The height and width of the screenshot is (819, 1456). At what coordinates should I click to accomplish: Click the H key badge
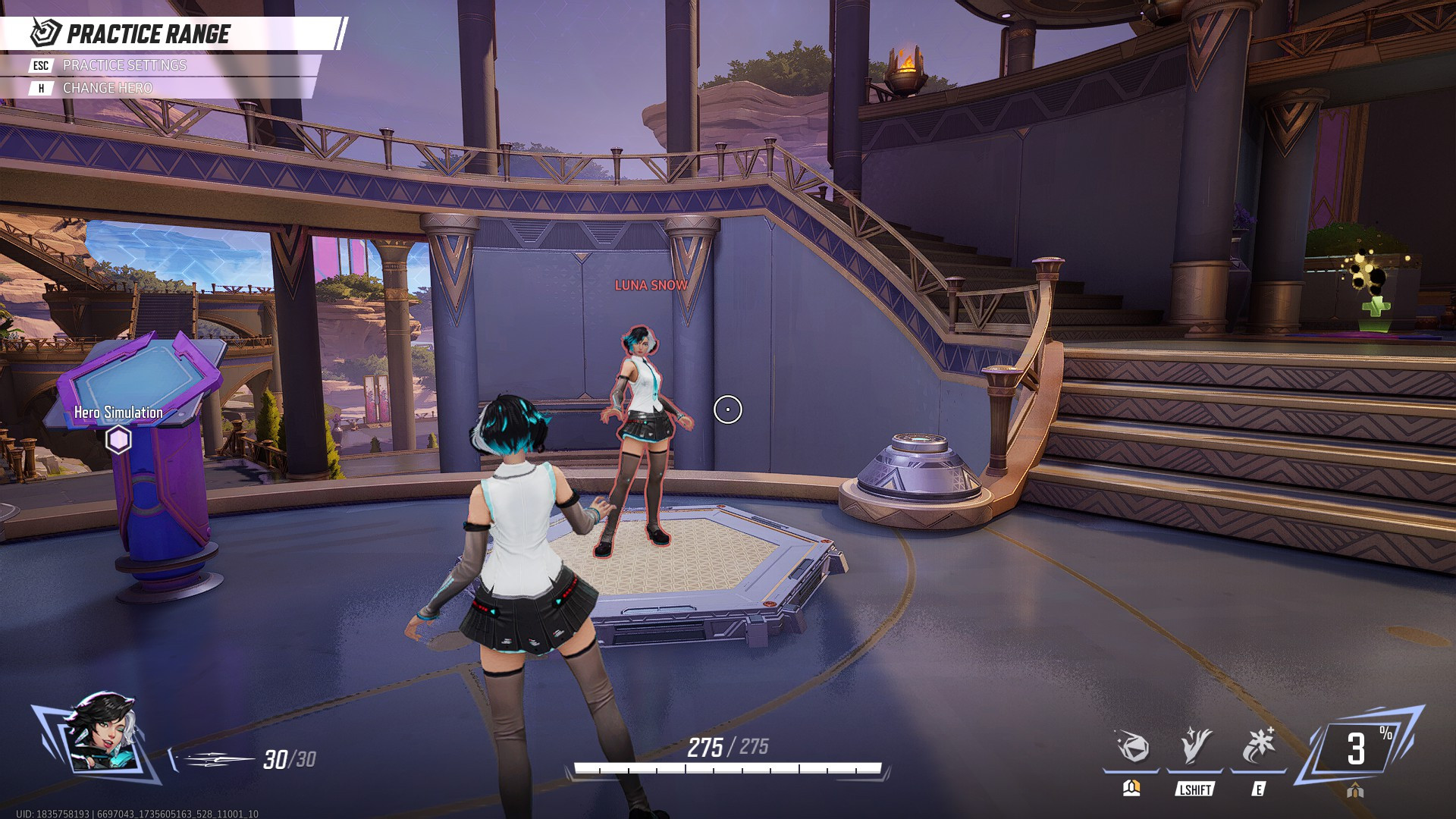pos(39,87)
